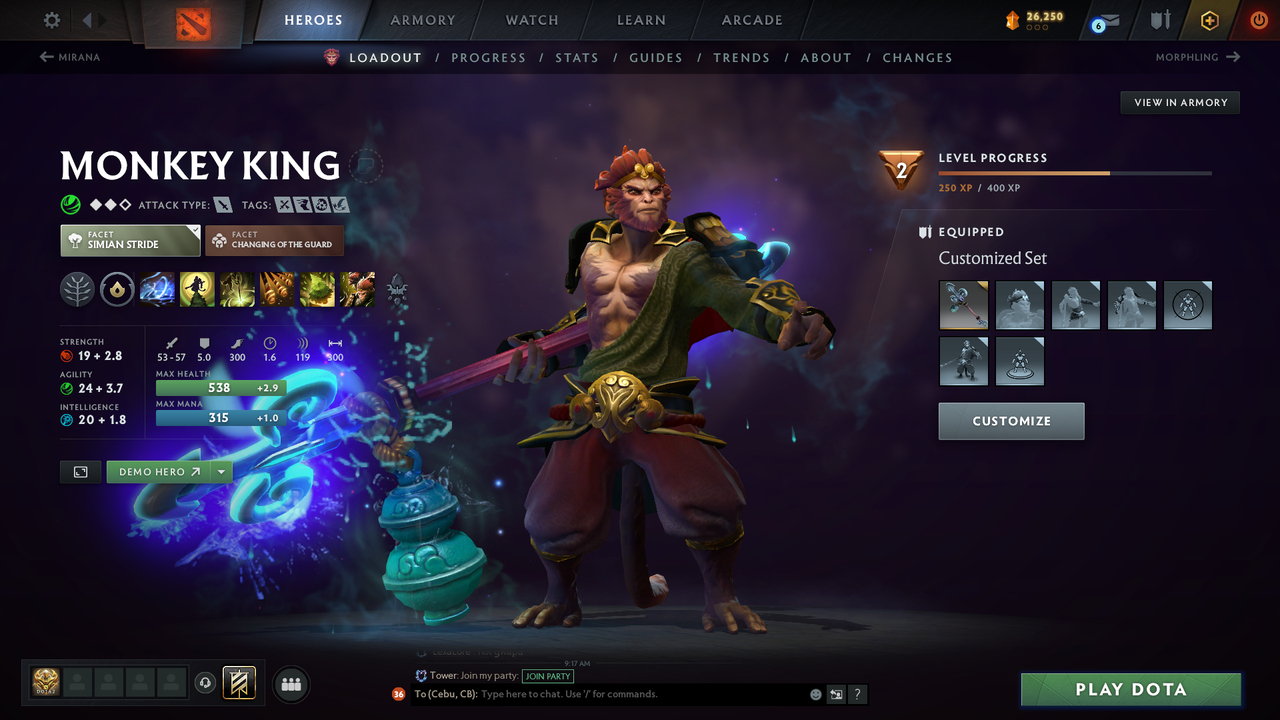The image size is (1280, 720).
Task: Switch to the Heroes tab
Action: [x=313, y=20]
